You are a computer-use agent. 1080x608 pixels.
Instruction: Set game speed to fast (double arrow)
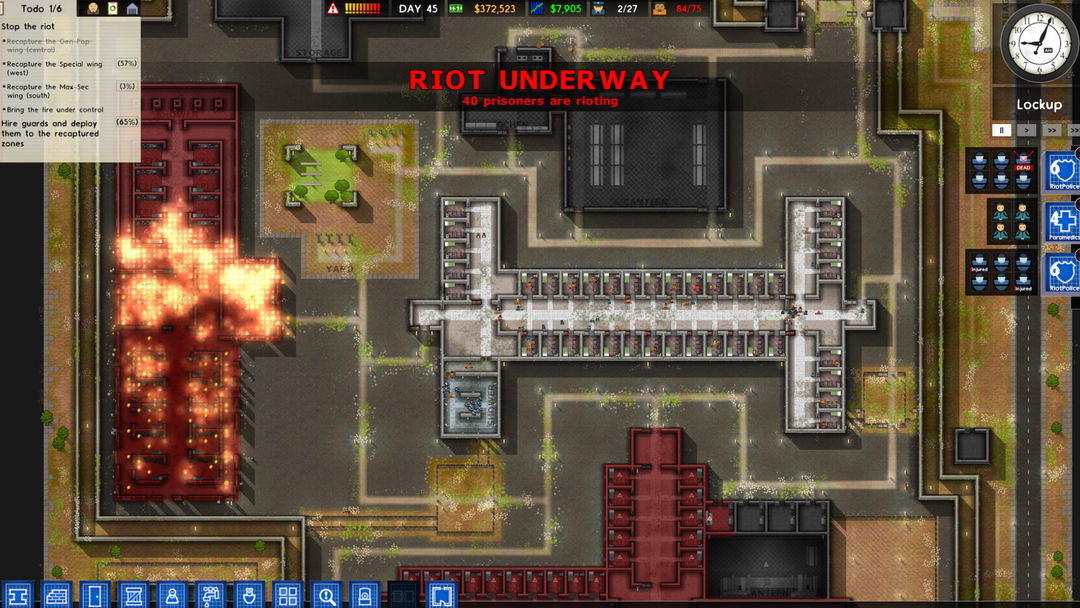coord(1051,130)
